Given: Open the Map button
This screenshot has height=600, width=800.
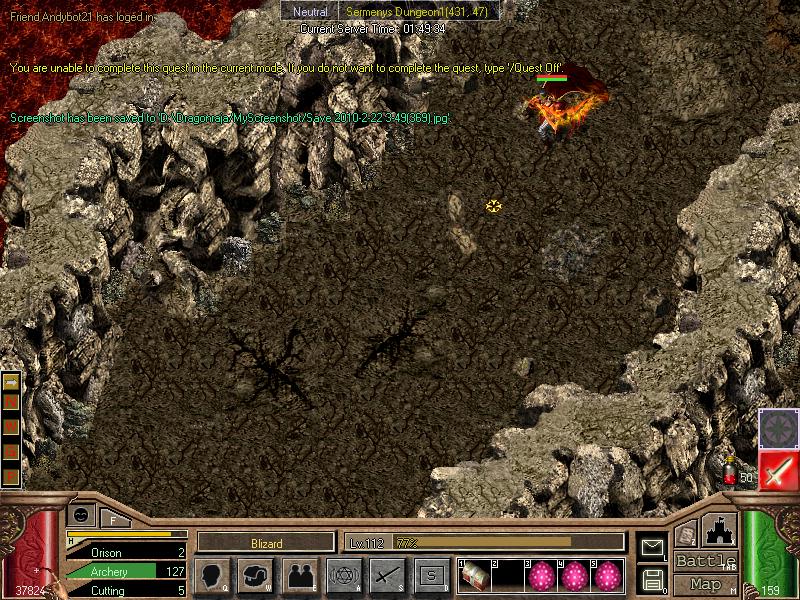Looking at the screenshot, I should [x=705, y=584].
